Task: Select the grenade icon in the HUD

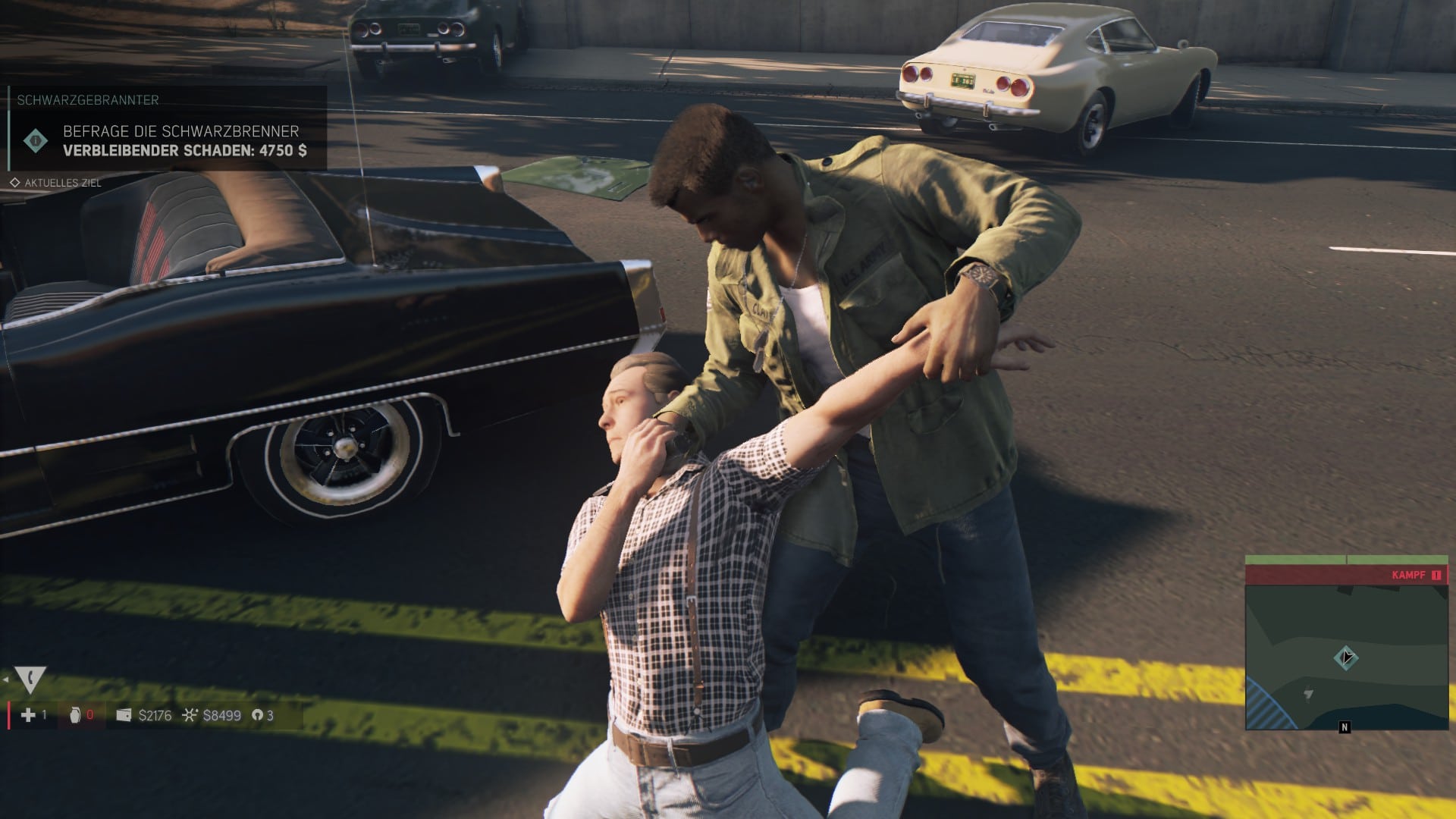Action: (74, 715)
